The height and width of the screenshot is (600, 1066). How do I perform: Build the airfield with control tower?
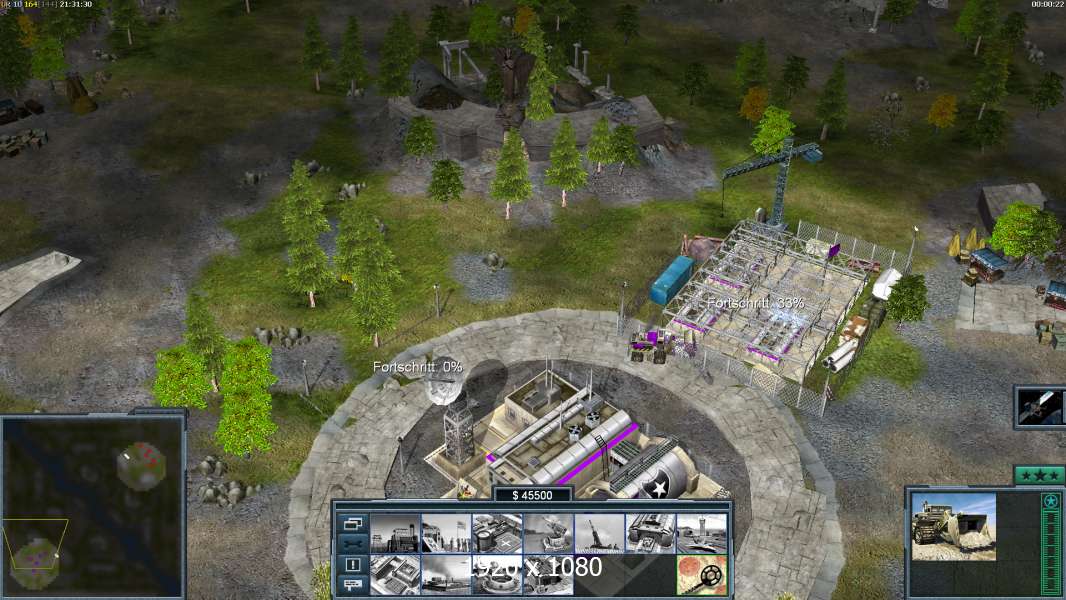pyautogui.click(x=701, y=533)
